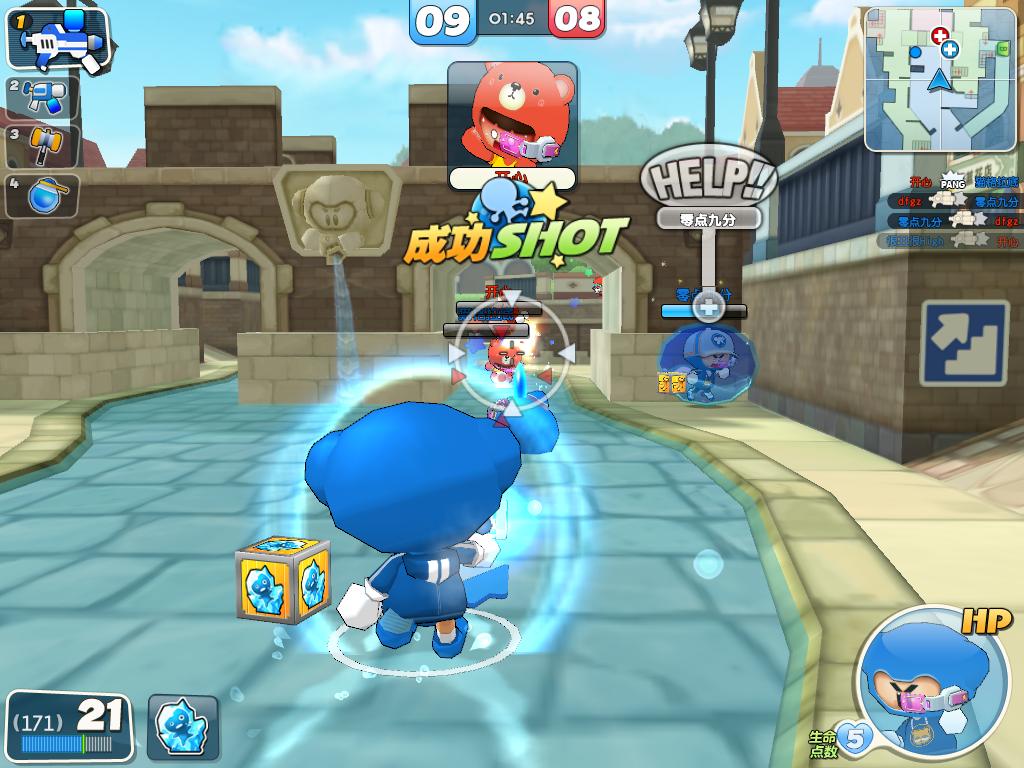1024x768 pixels.
Task: Click the red bear opponent portrait
Action: (x=512, y=116)
